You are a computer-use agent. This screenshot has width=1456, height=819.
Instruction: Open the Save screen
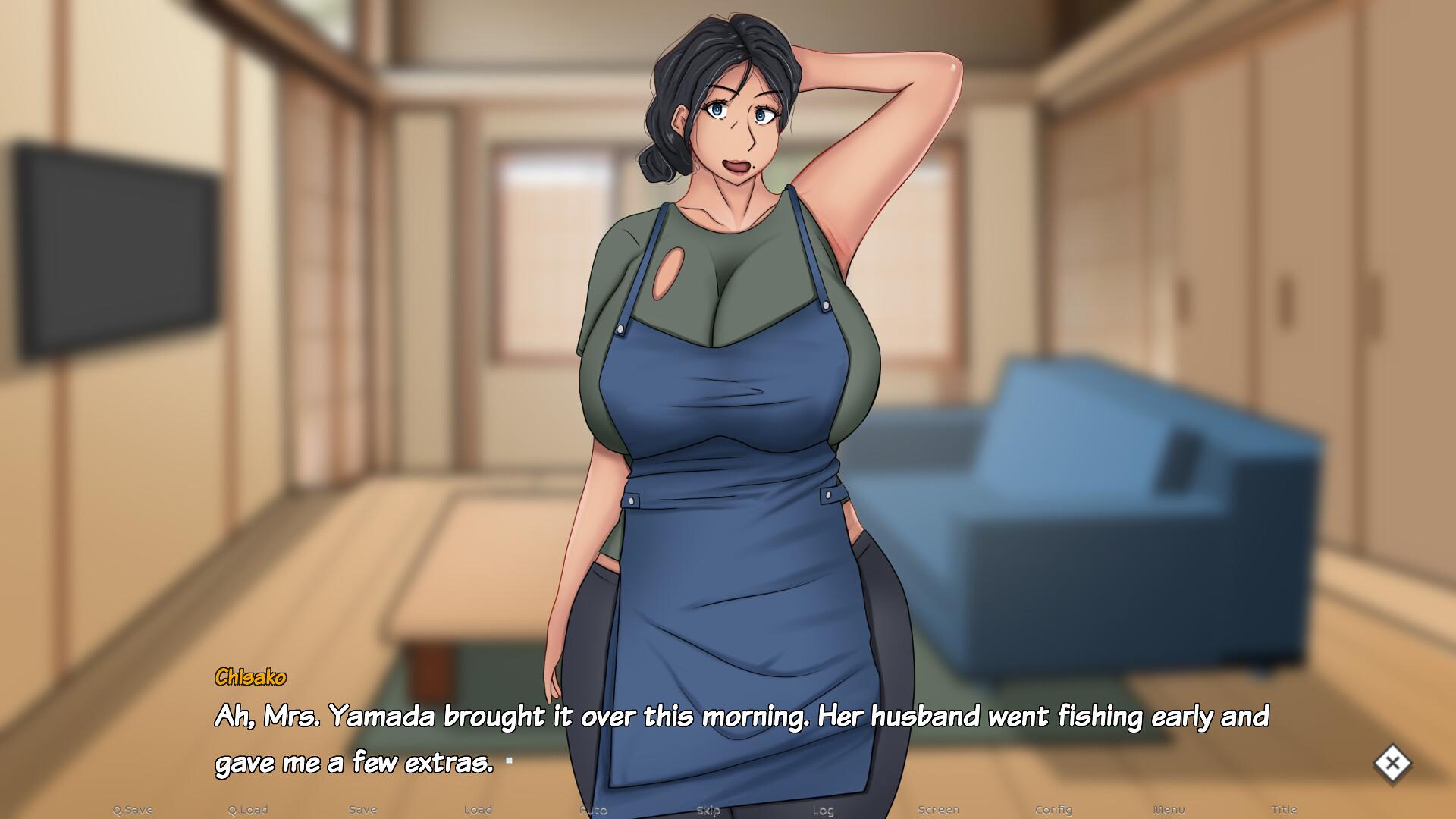362,809
